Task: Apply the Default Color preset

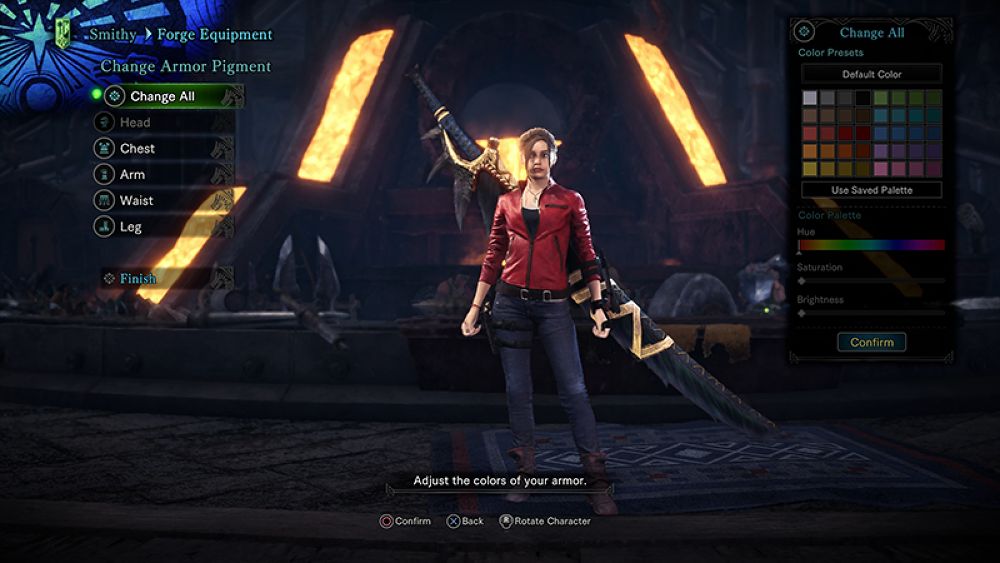Action: (872, 74)
